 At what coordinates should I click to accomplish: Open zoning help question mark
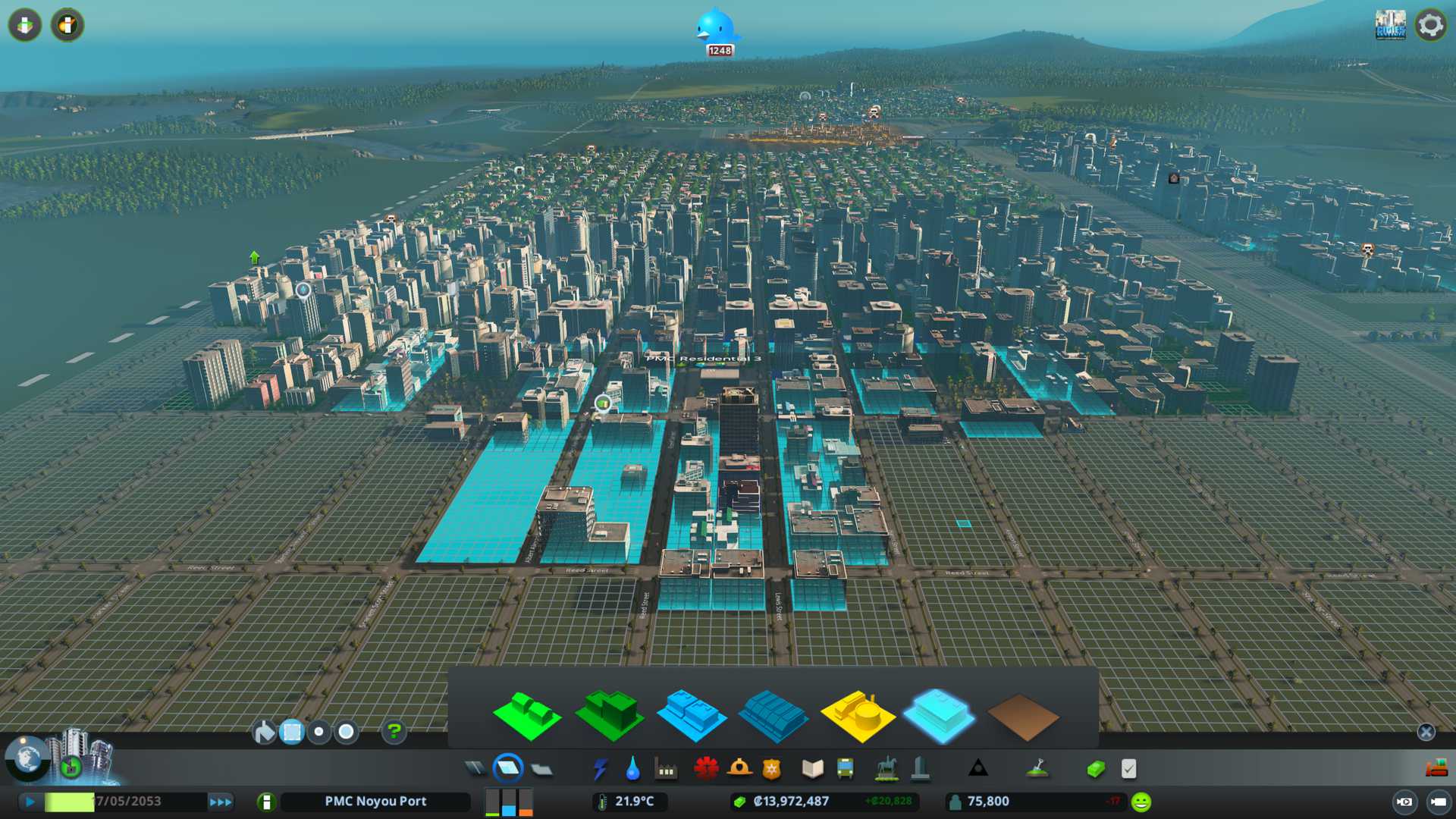(394, 732)
